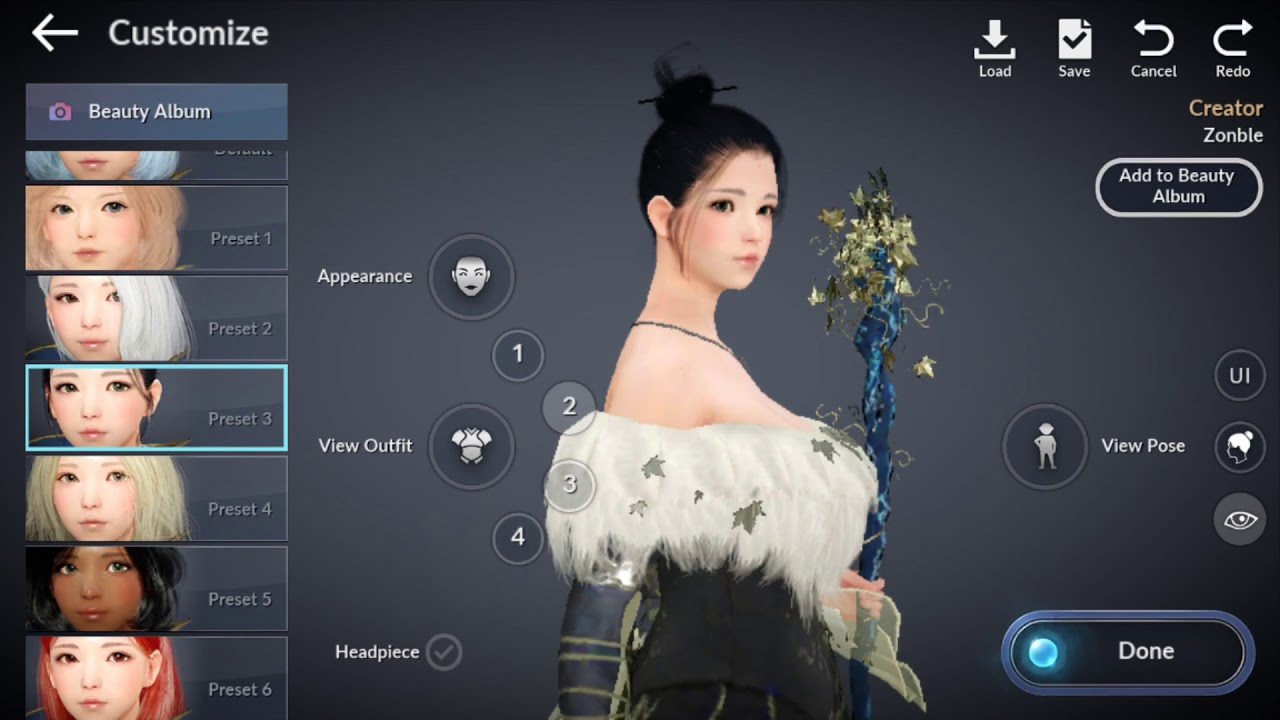
Task: Load a saved customization
Action: [994, 48]
